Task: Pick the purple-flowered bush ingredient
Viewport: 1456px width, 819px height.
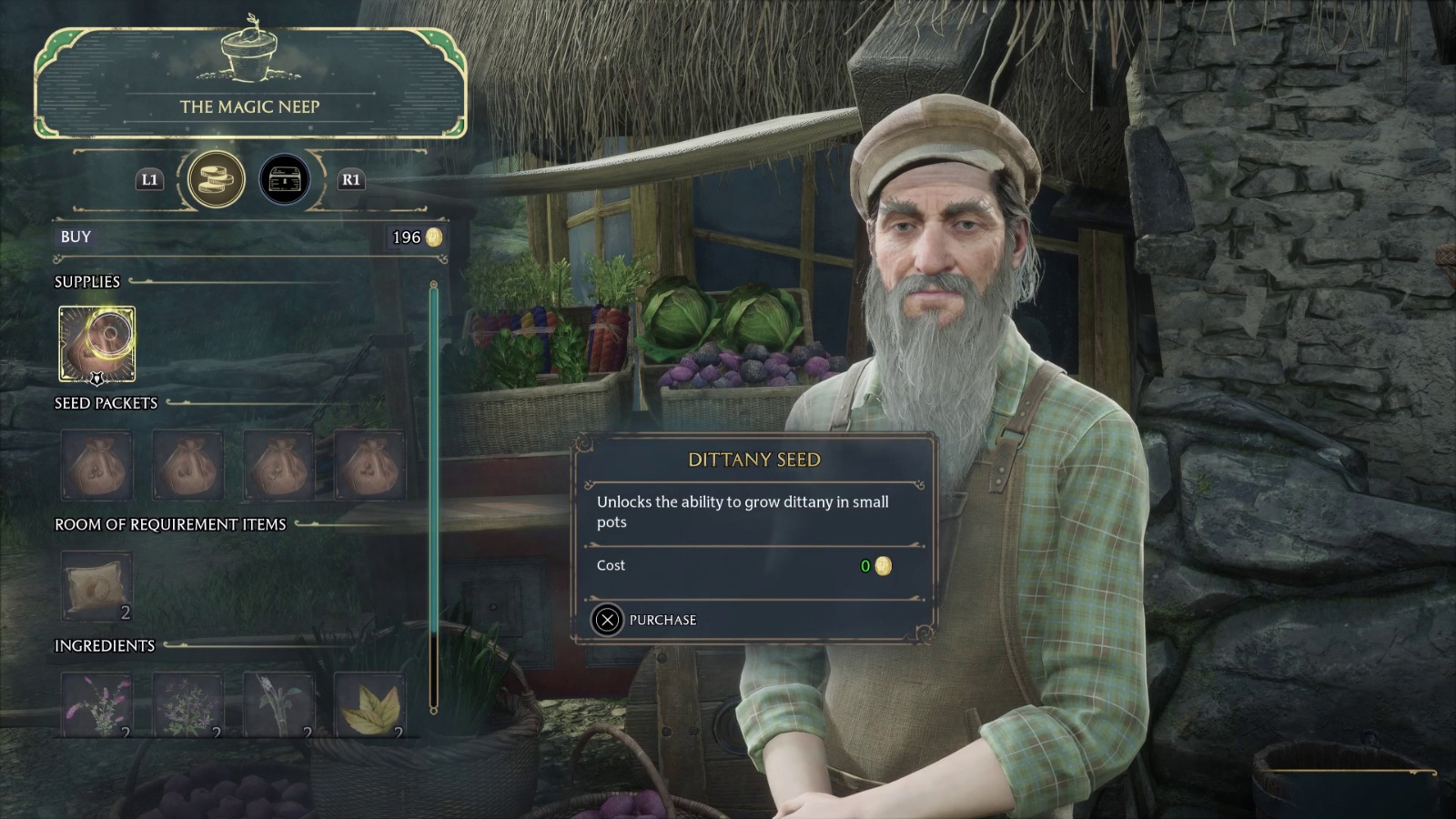Action: point(187,705)
